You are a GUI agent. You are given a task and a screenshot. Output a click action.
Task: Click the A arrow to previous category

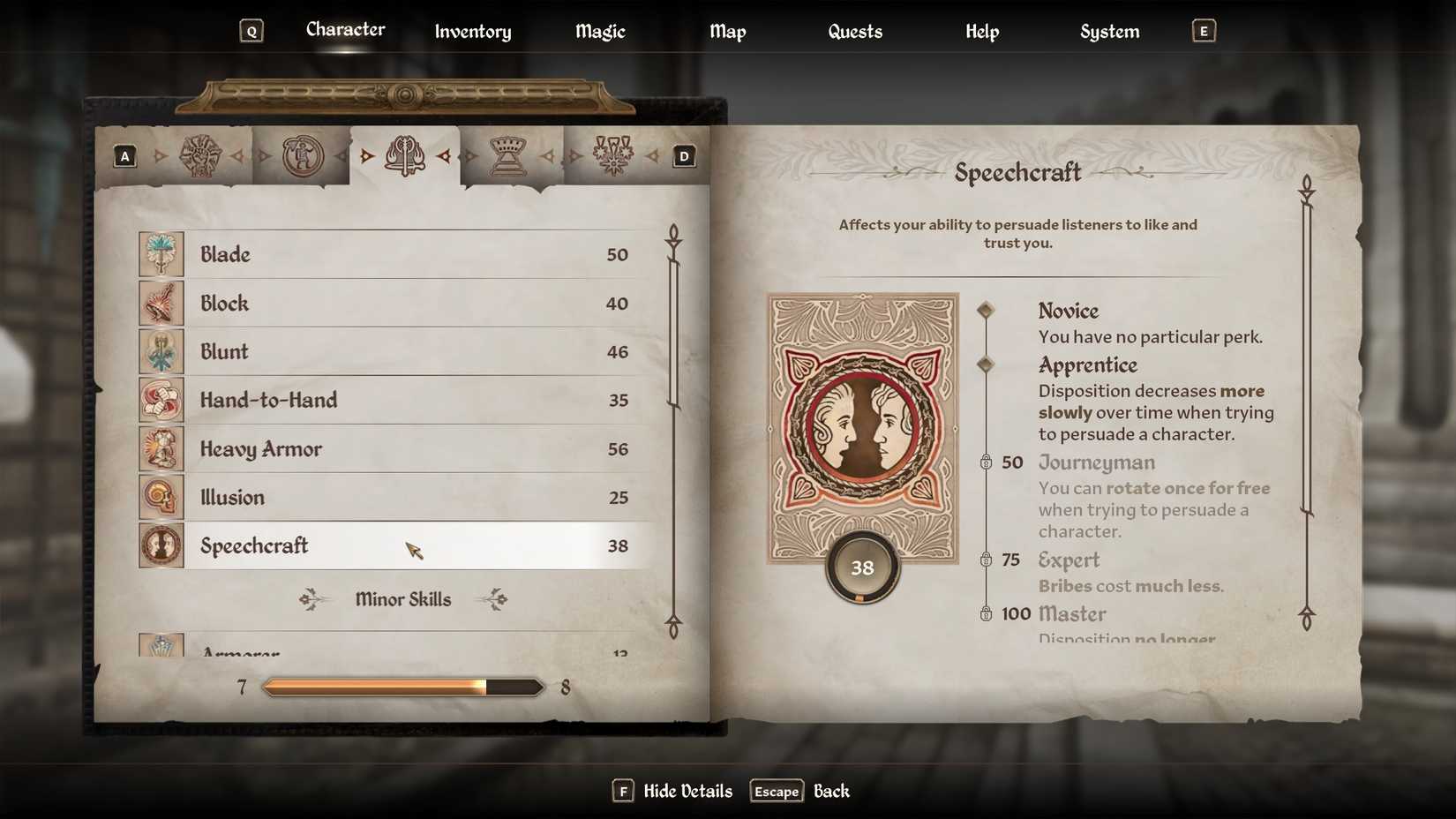pos(124,155)
